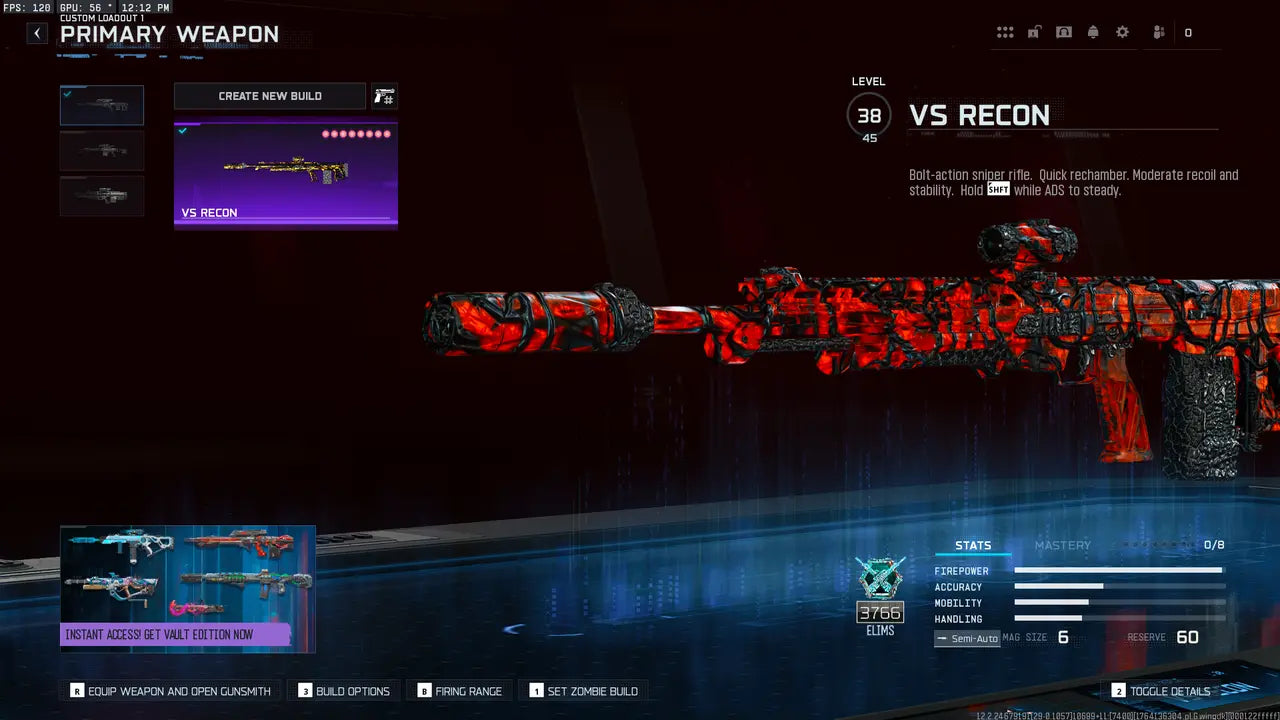
Task: Expand Build Options
Action: click(343, 690)
